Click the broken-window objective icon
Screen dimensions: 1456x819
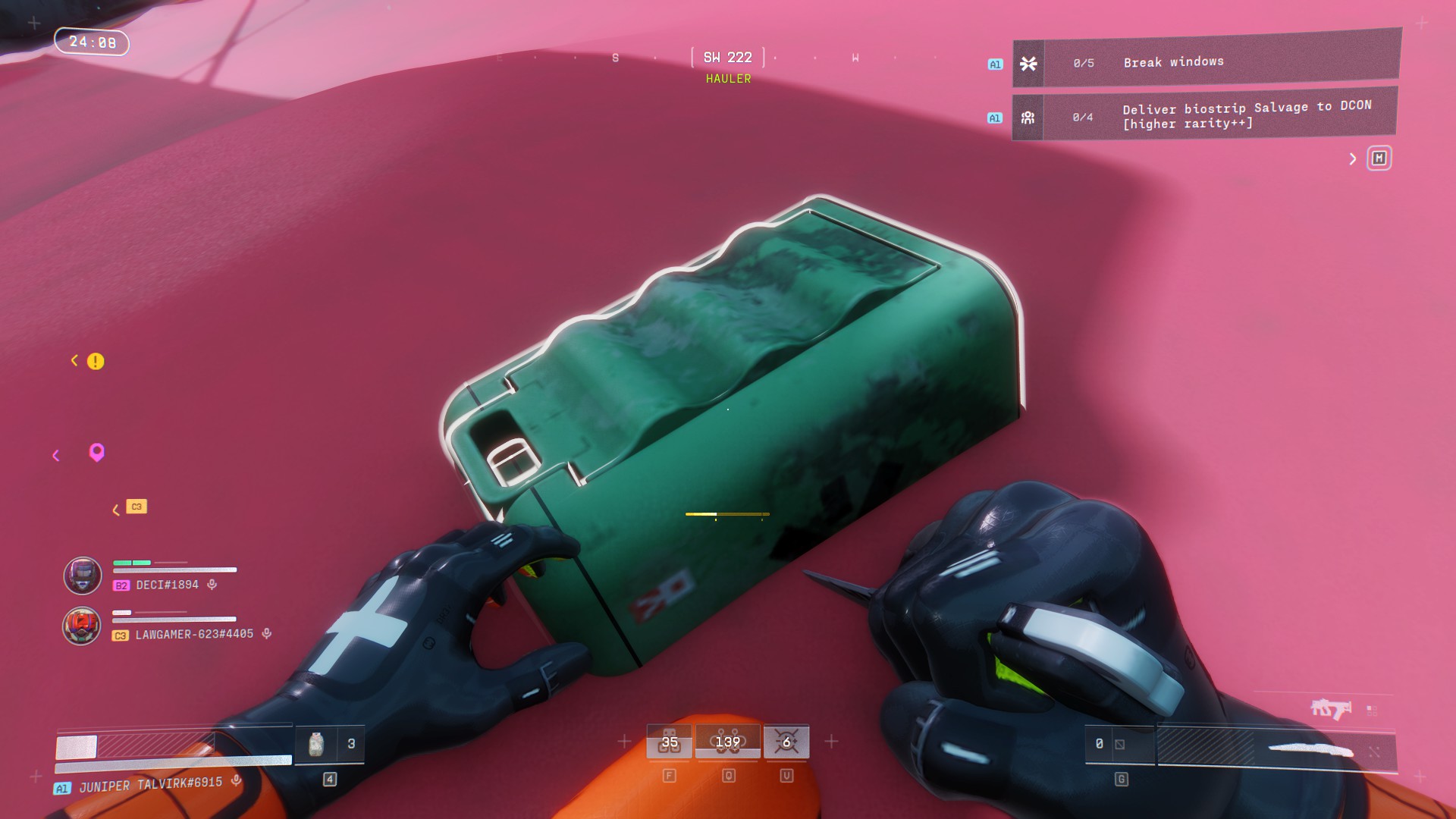click(x=1028, y=64)
